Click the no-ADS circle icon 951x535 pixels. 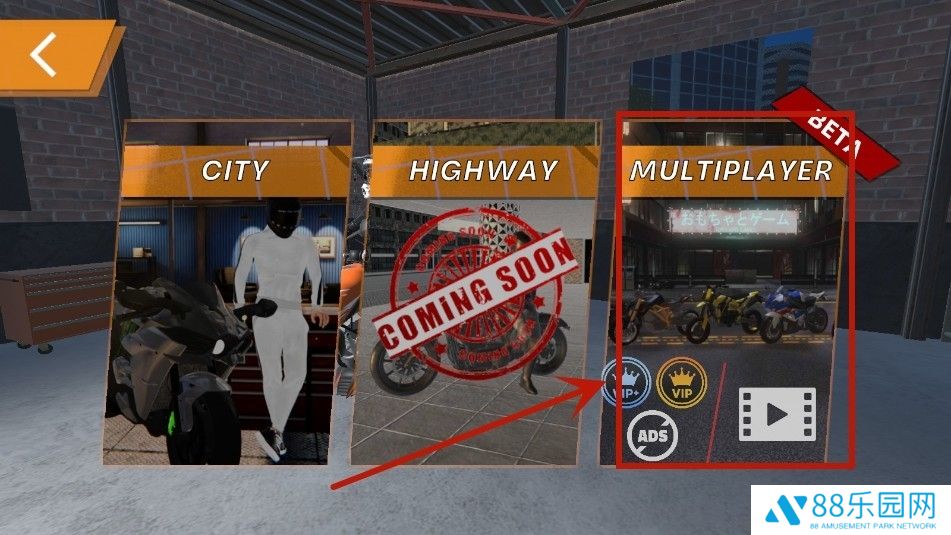(653, 435)
